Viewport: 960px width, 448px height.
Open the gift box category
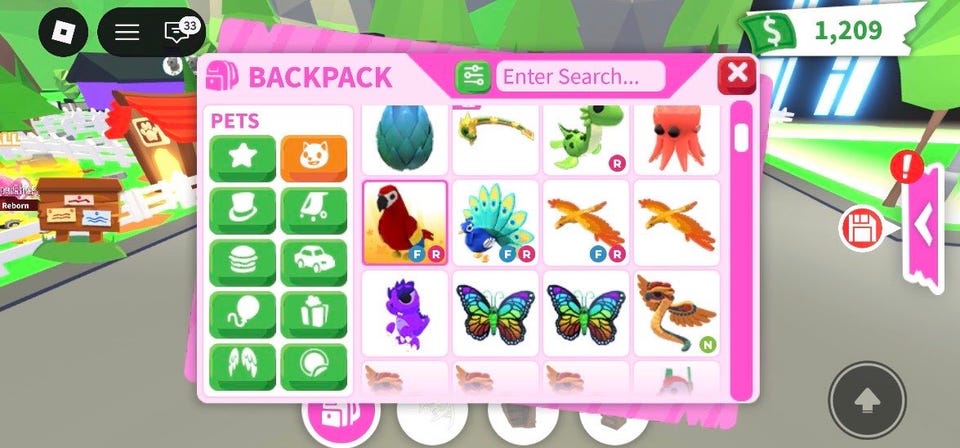(x=314, y=315)
